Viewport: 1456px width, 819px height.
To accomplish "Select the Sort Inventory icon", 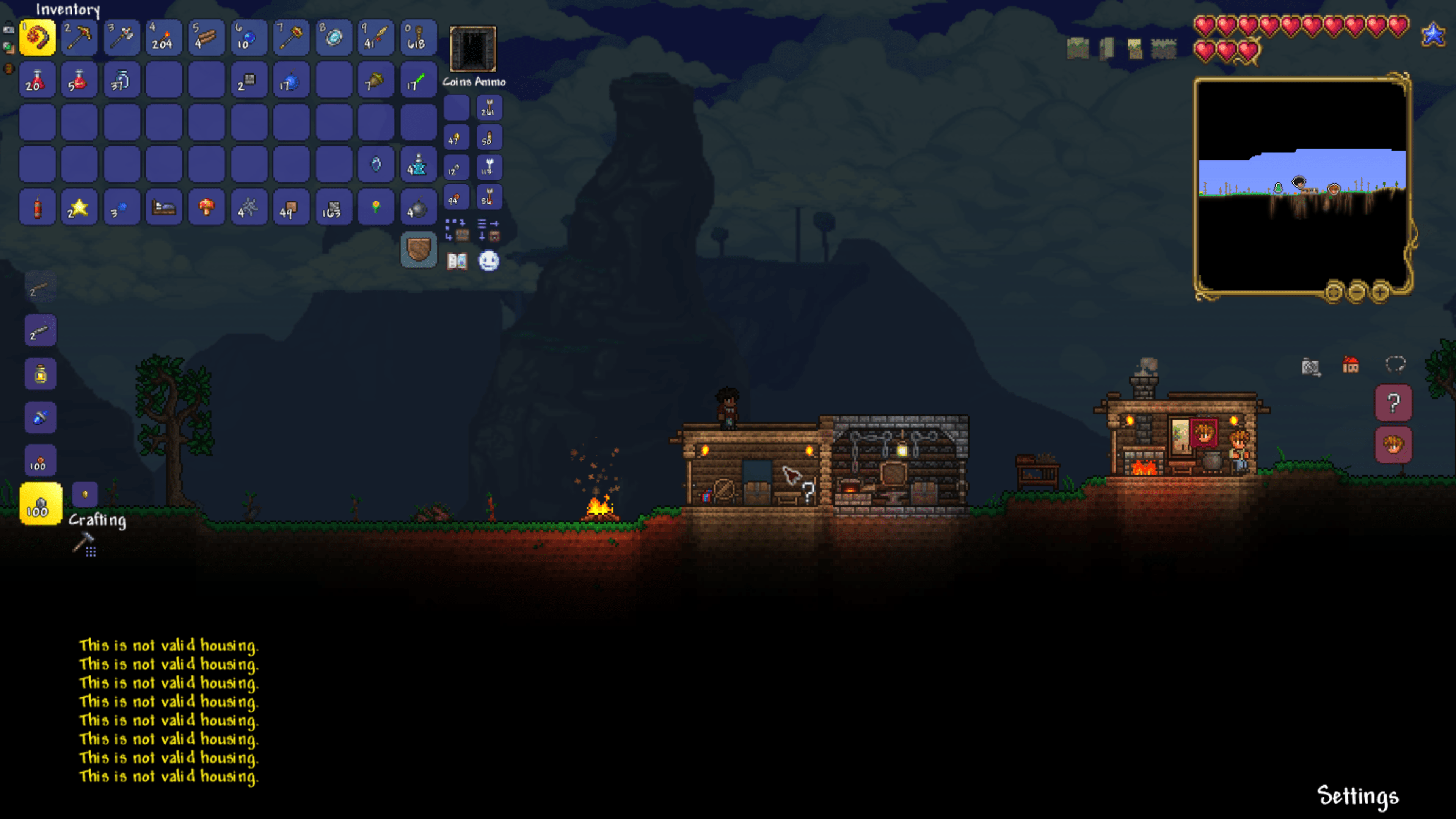I will (x=488, y=224).
